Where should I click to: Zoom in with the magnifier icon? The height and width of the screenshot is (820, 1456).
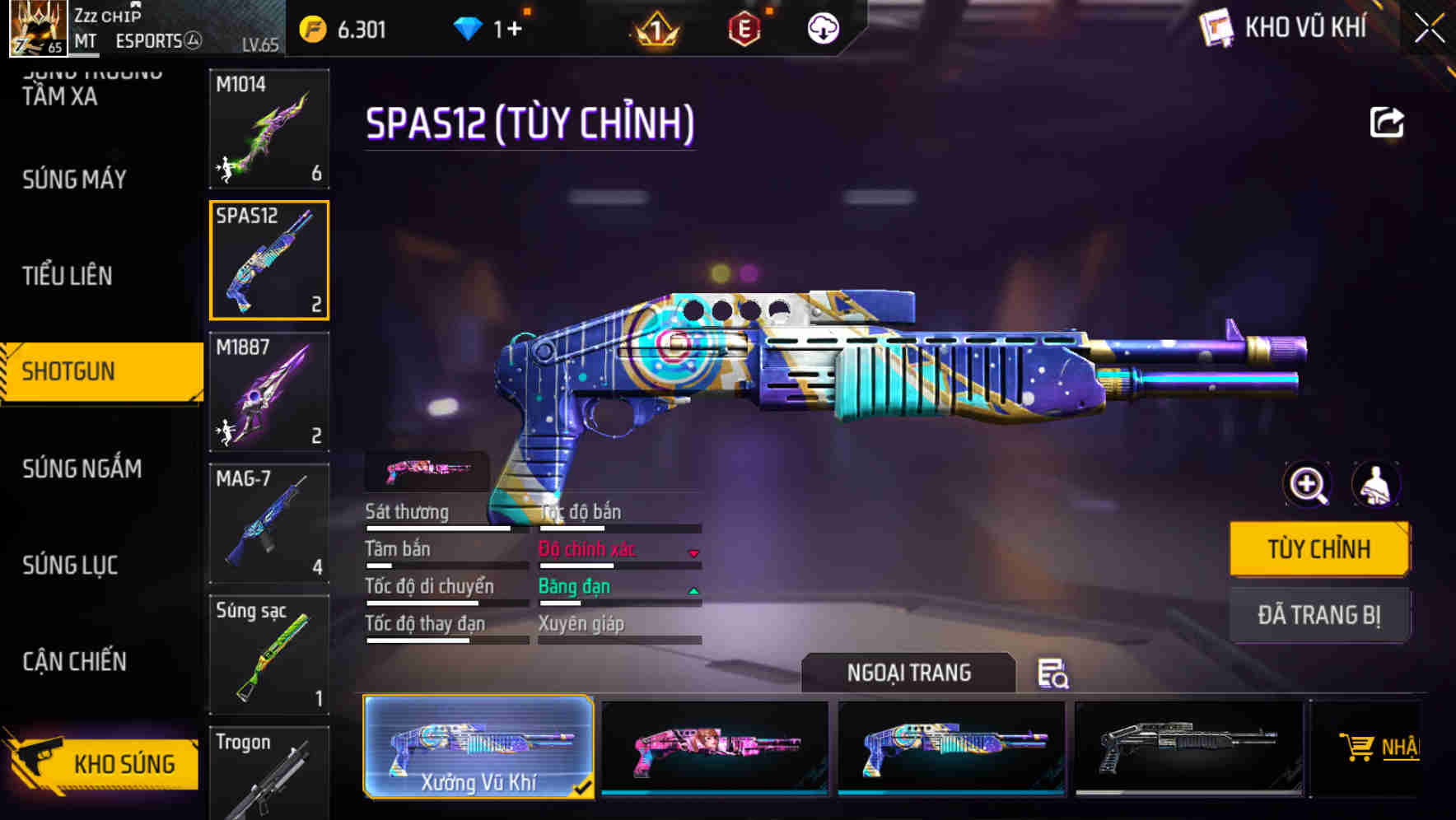pyautogui.click(x=1308, y=485)
